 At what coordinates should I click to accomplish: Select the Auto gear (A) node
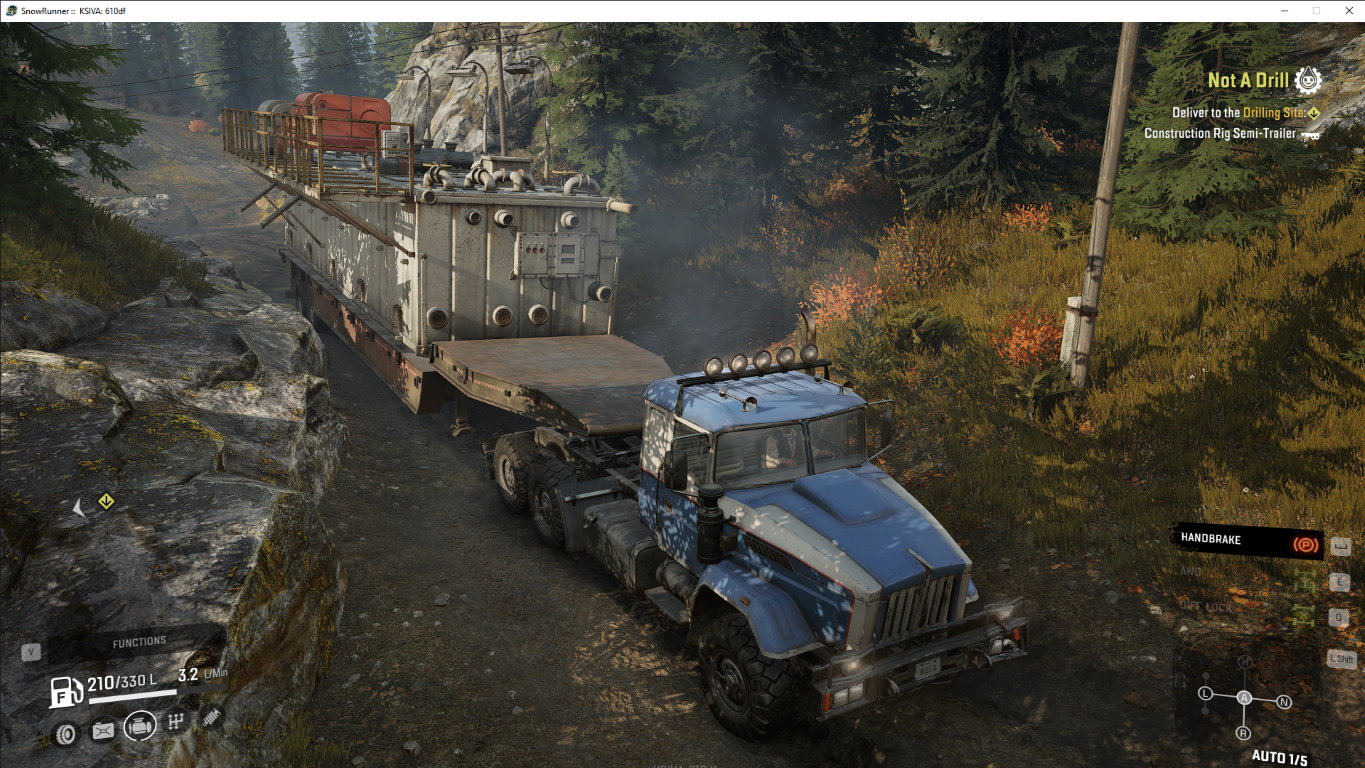click(1244, 697)
